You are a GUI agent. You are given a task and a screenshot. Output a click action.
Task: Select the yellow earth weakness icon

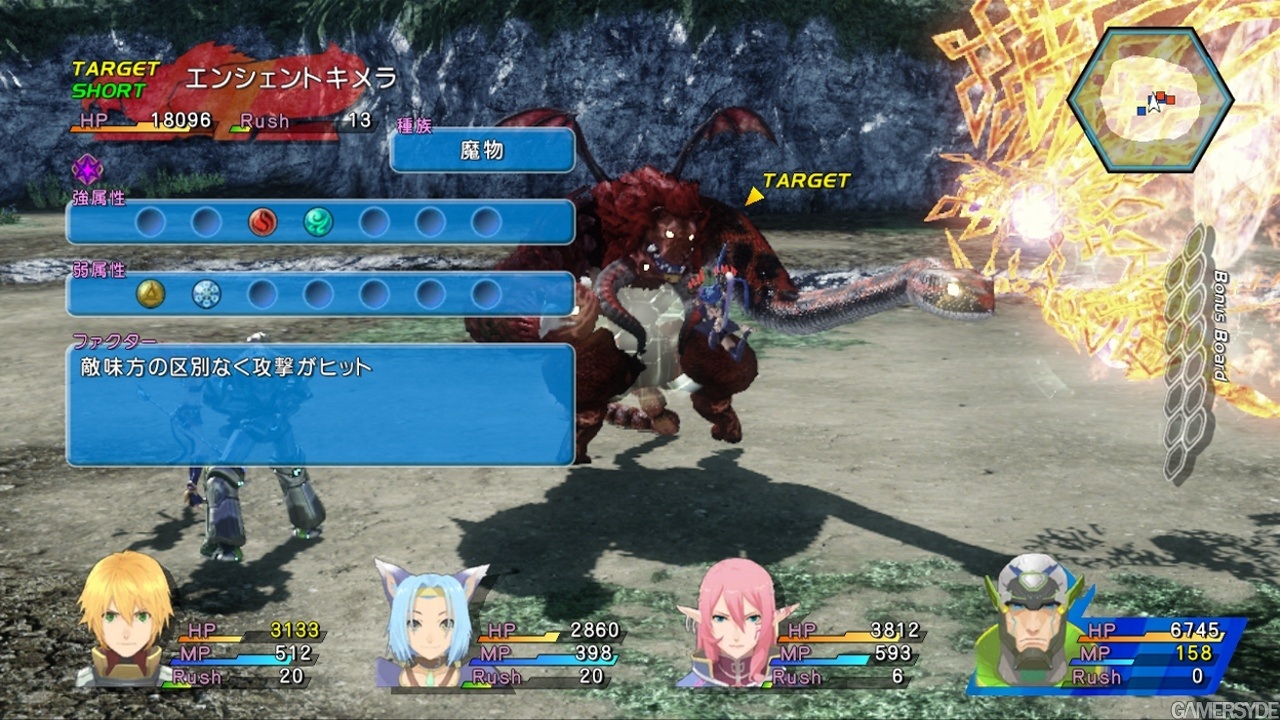151,294
